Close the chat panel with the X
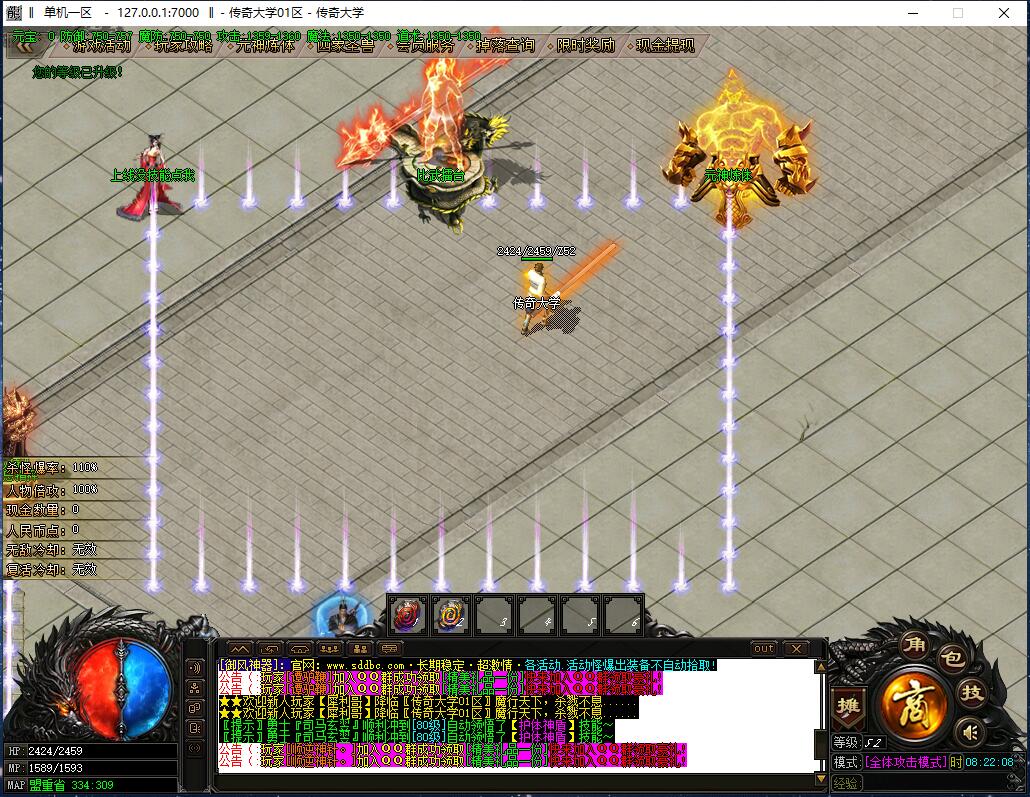 click(x=795, y=648)
